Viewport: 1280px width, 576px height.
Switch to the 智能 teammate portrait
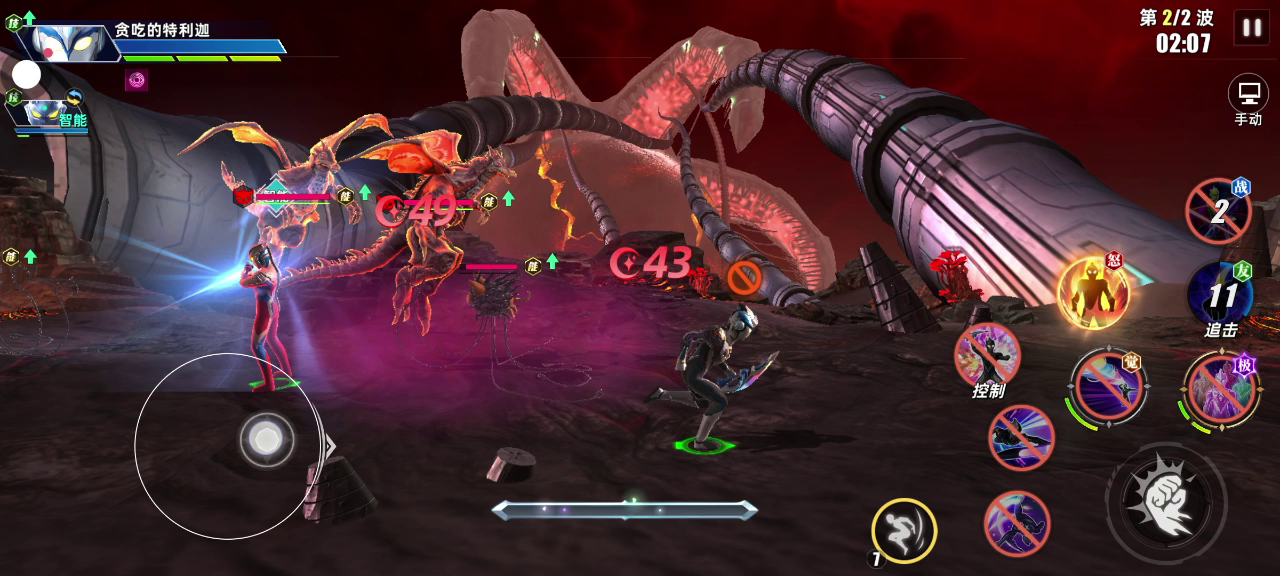tap(46, 114)
